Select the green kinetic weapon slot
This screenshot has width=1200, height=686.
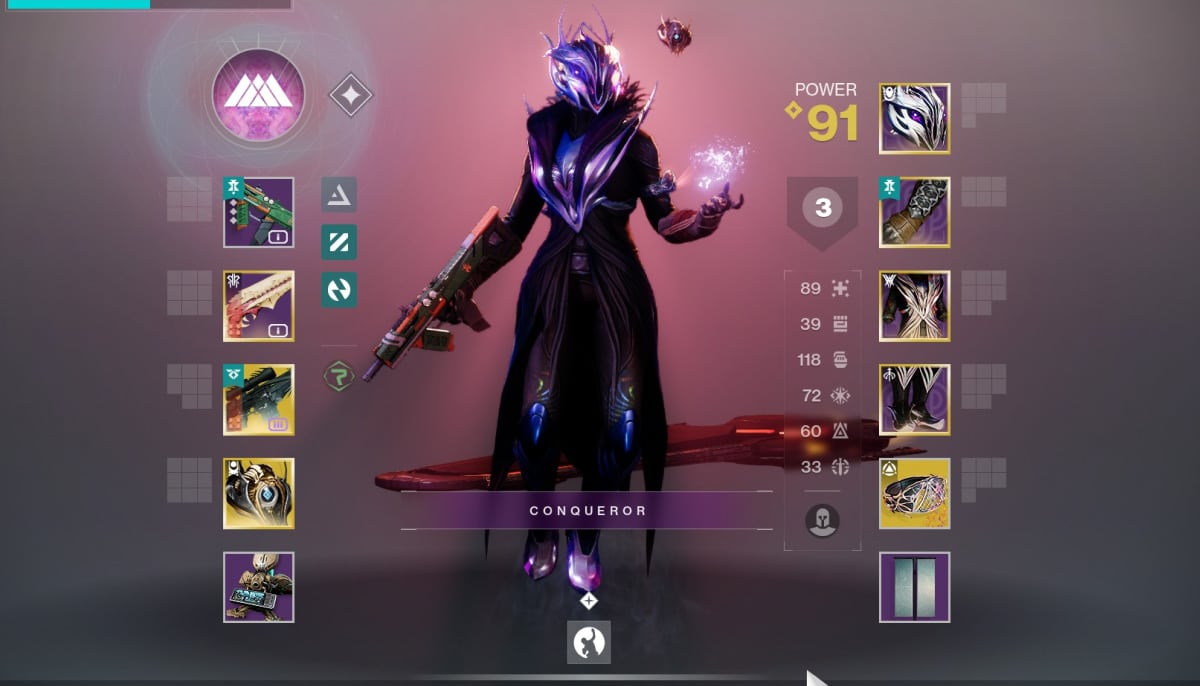(258, 212)
